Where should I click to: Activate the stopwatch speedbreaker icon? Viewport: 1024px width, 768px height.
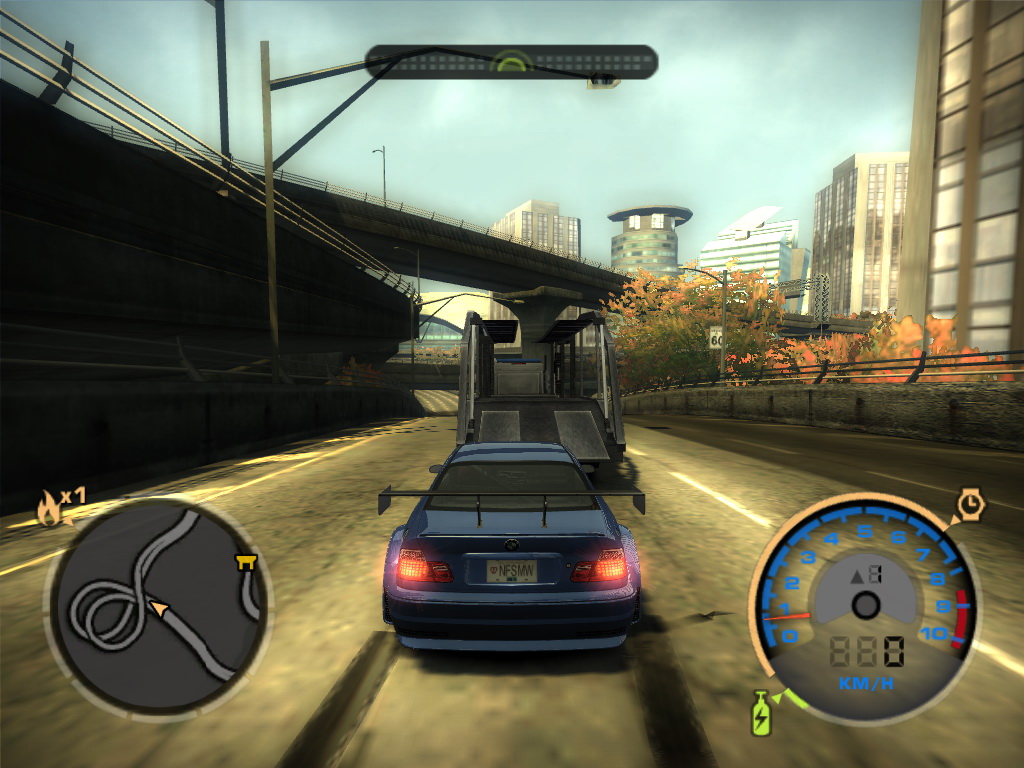[970, 505]
